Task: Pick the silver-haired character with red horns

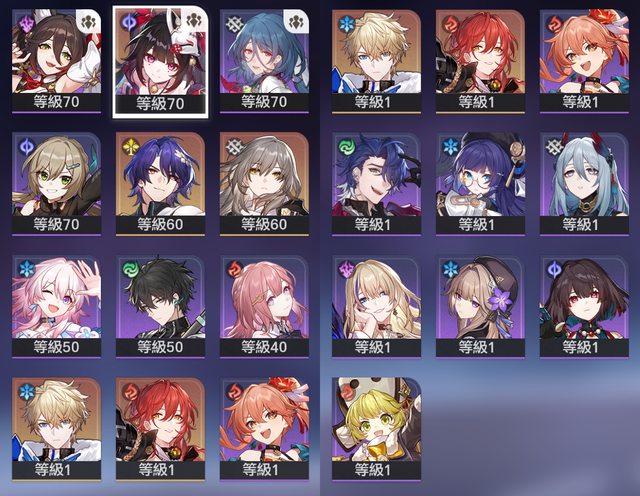Action: pos(584,180)
